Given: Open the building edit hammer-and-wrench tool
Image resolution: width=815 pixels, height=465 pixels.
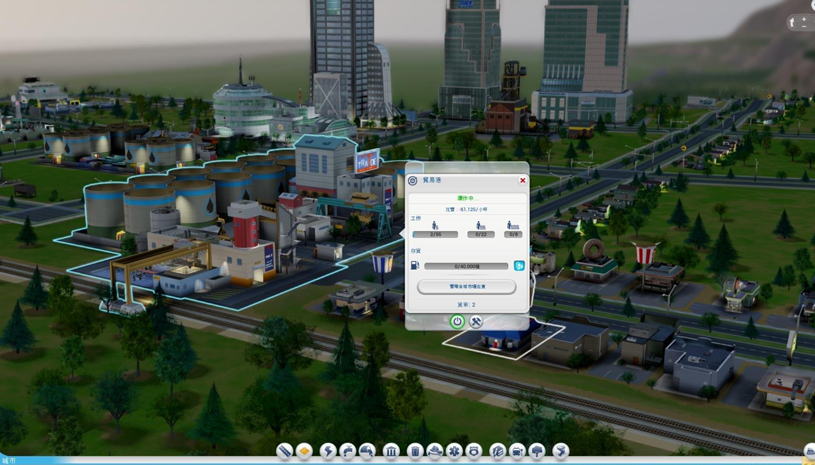Looking at the screenshot, I should click(476, 321).
